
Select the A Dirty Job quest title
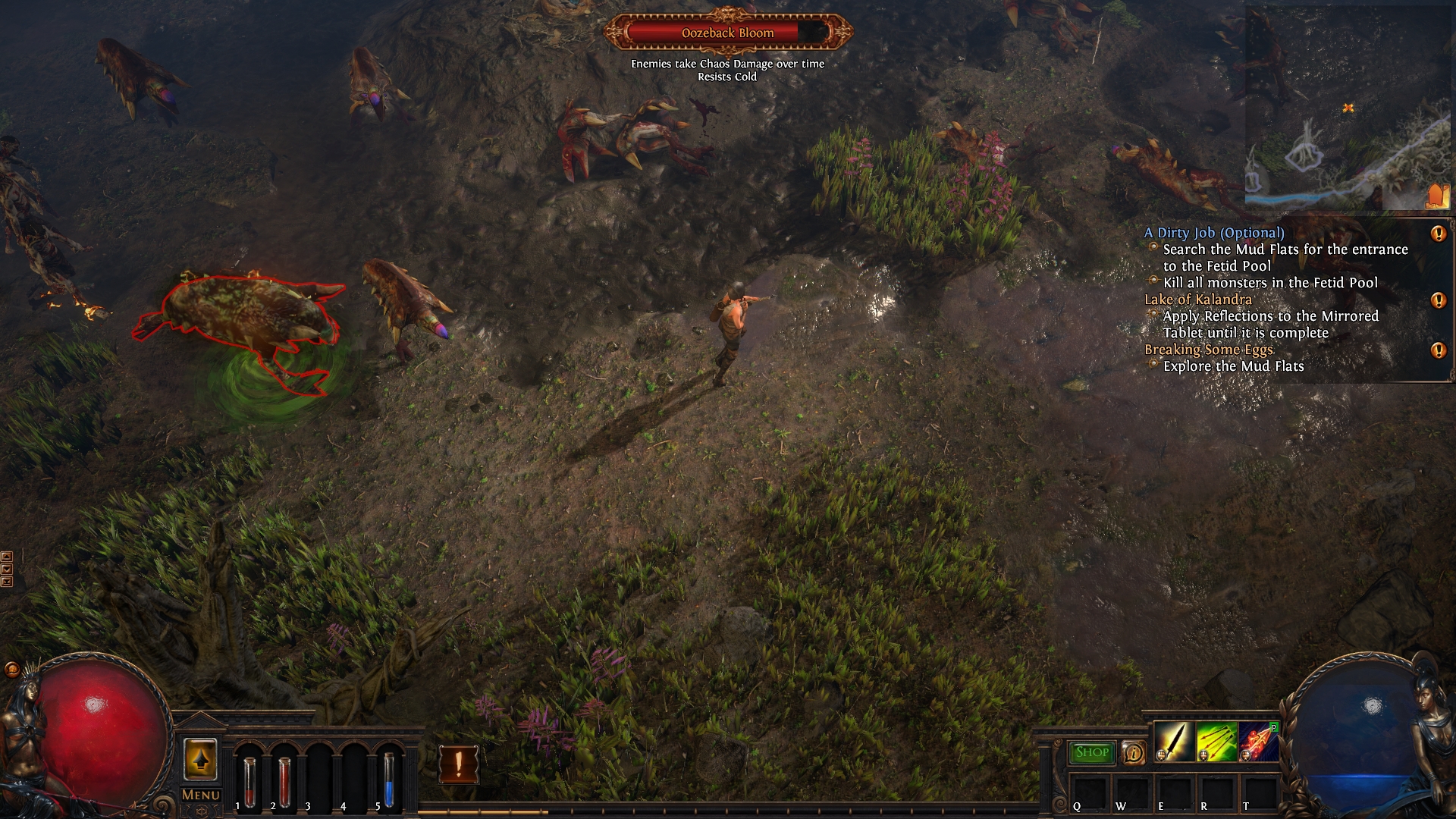(1214, 233)
